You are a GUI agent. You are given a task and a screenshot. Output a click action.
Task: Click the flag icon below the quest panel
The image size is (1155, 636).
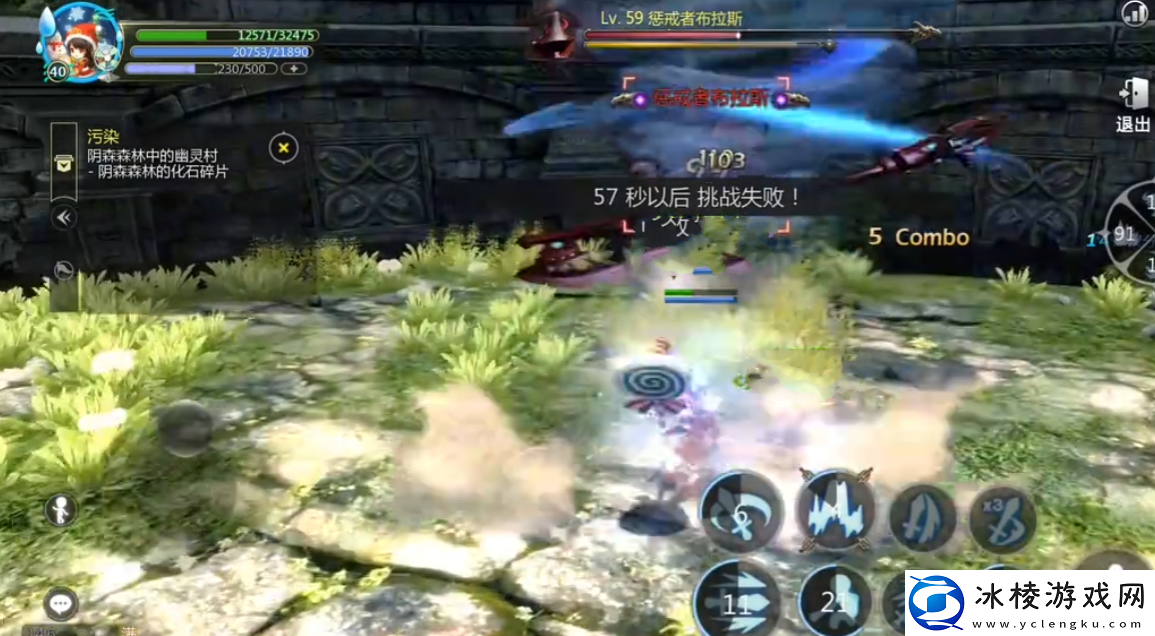tap(64, 268)
